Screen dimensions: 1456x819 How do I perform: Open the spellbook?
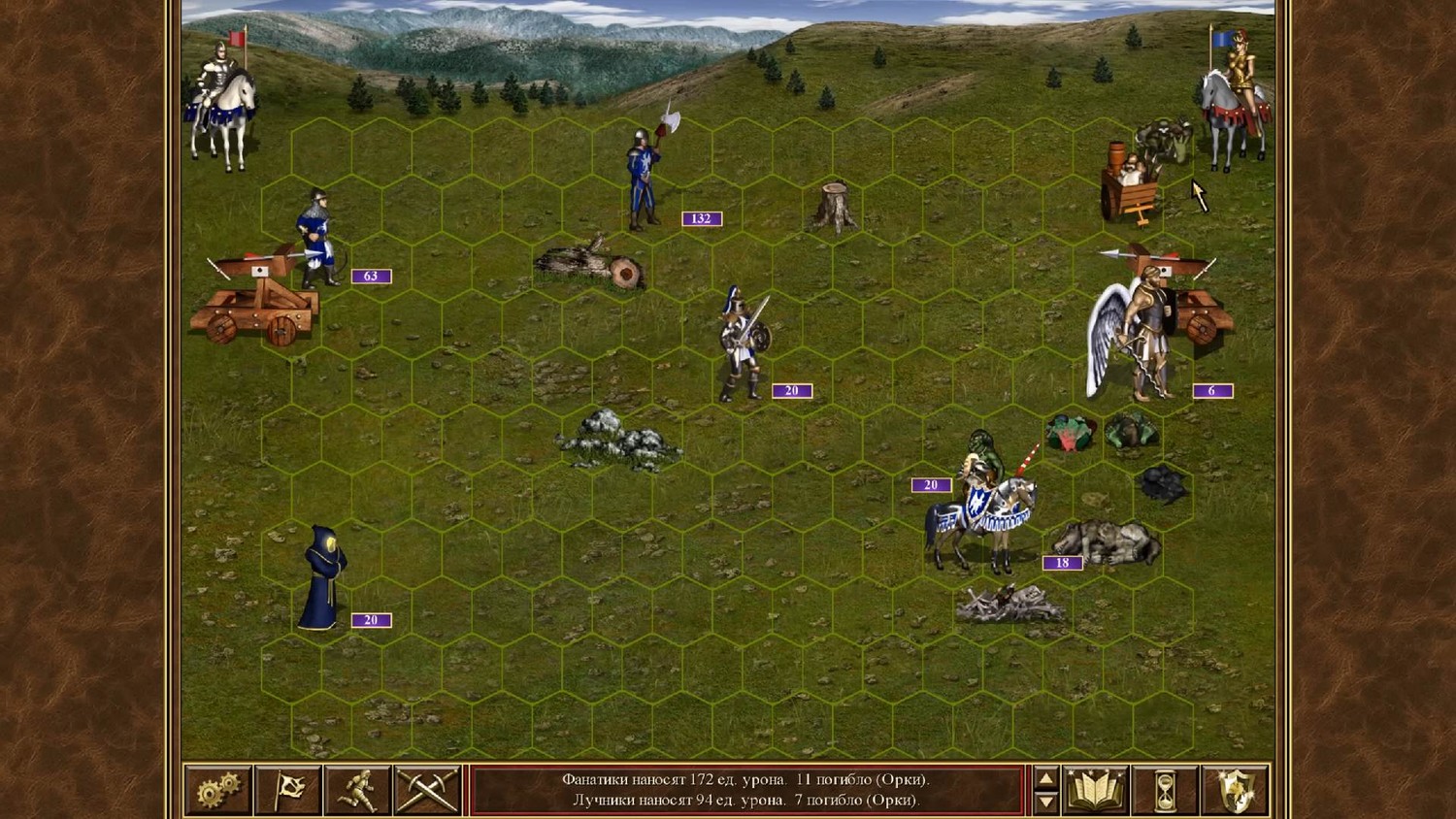tap(1095, 790)
